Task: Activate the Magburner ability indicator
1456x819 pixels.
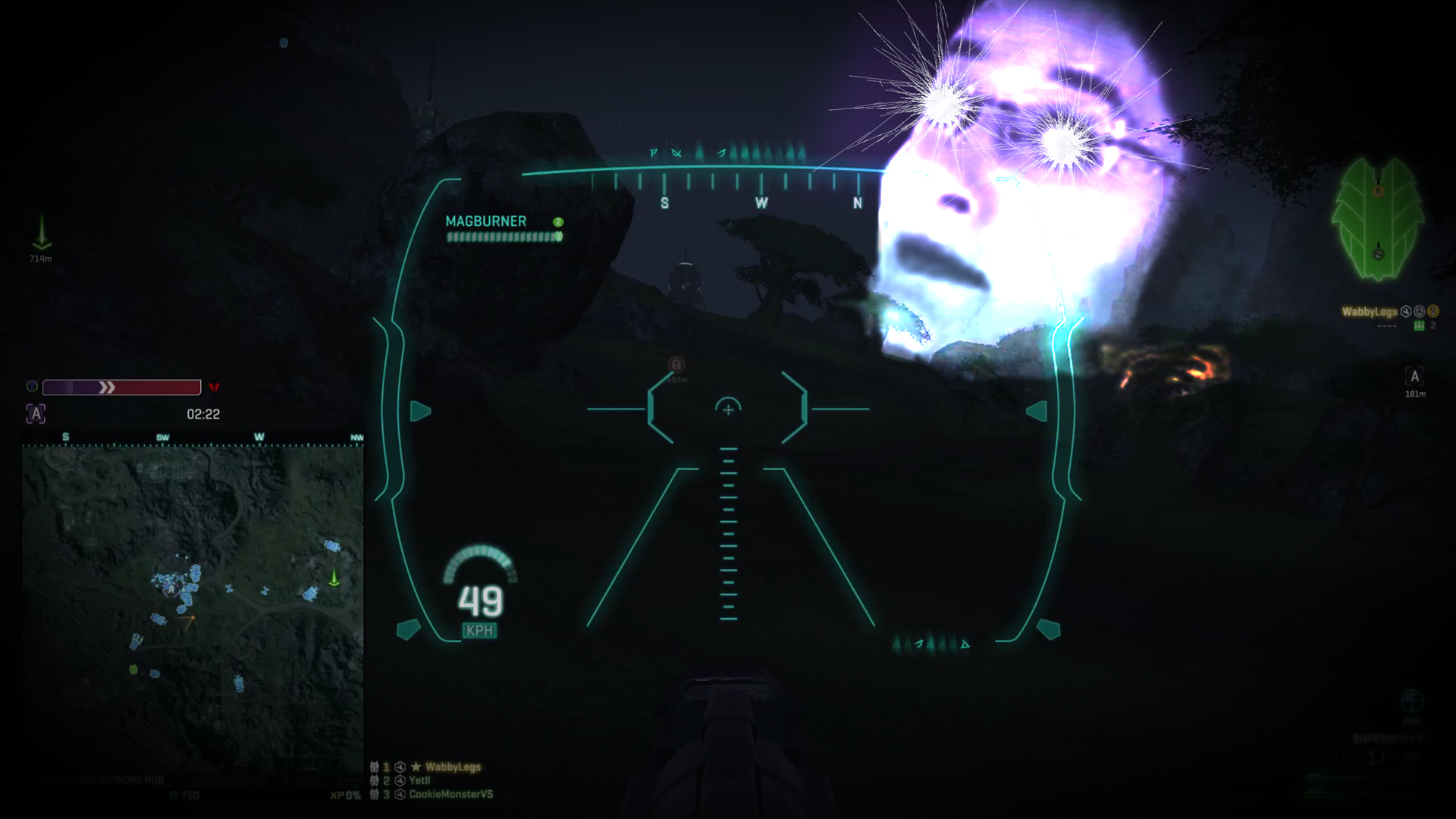Action: pos(504,228)
